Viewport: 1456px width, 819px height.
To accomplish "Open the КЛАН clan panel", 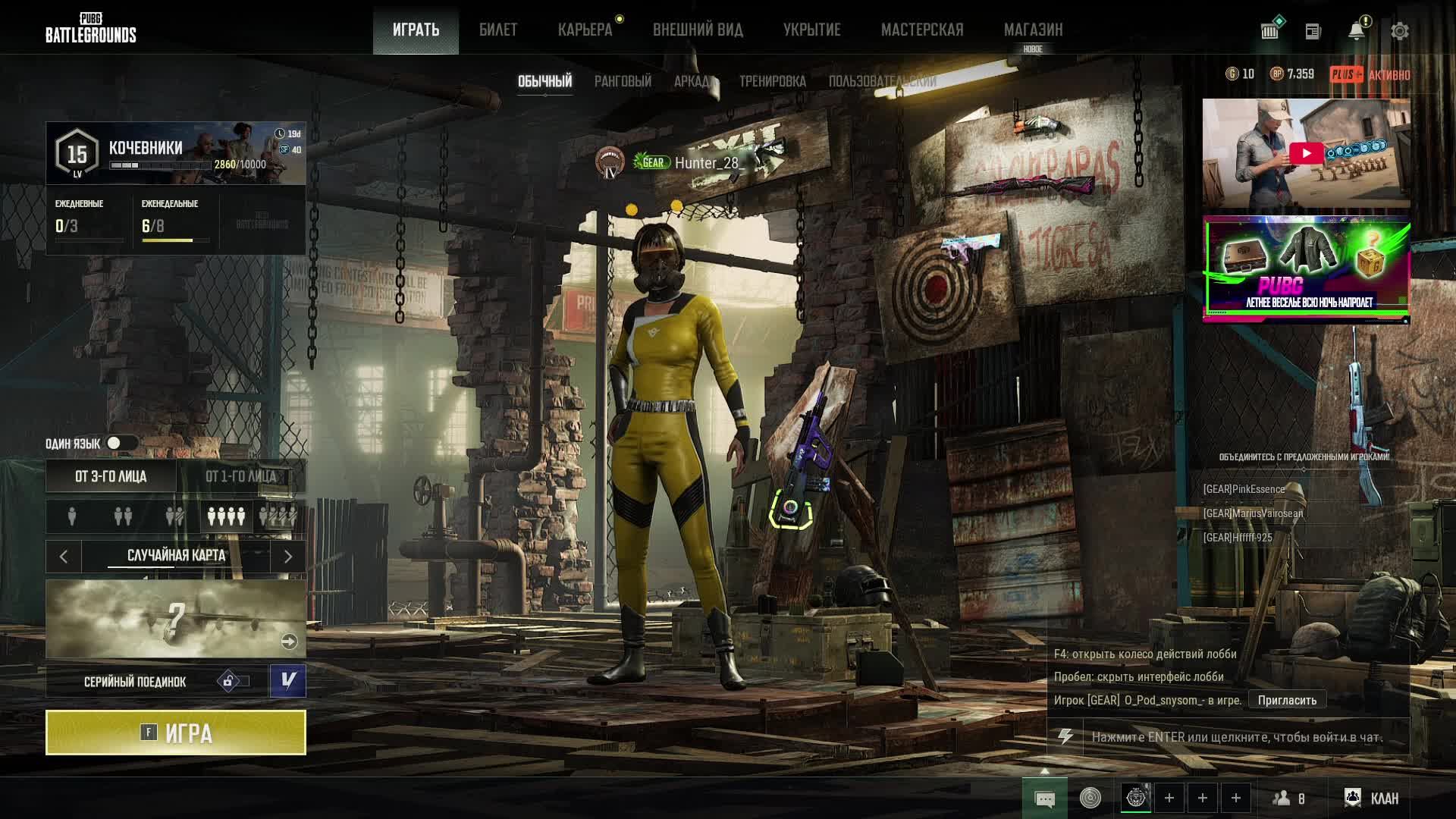I will pos(1373,798).
